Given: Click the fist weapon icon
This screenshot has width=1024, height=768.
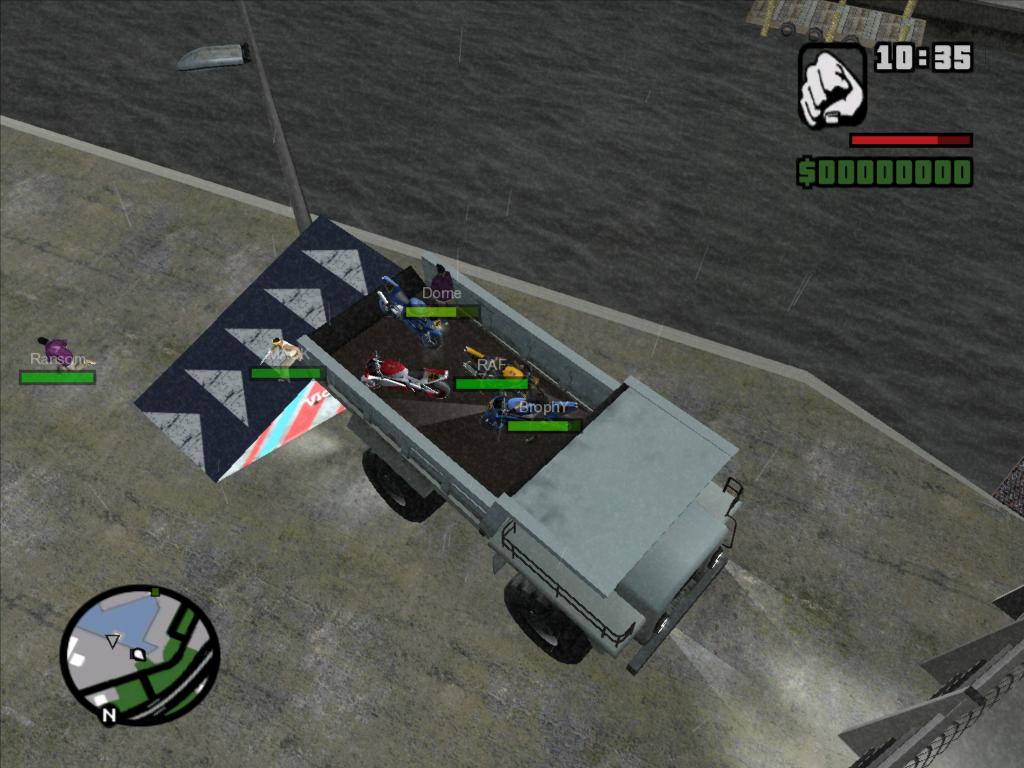Looking at the screenshot, I should [832, 84].
